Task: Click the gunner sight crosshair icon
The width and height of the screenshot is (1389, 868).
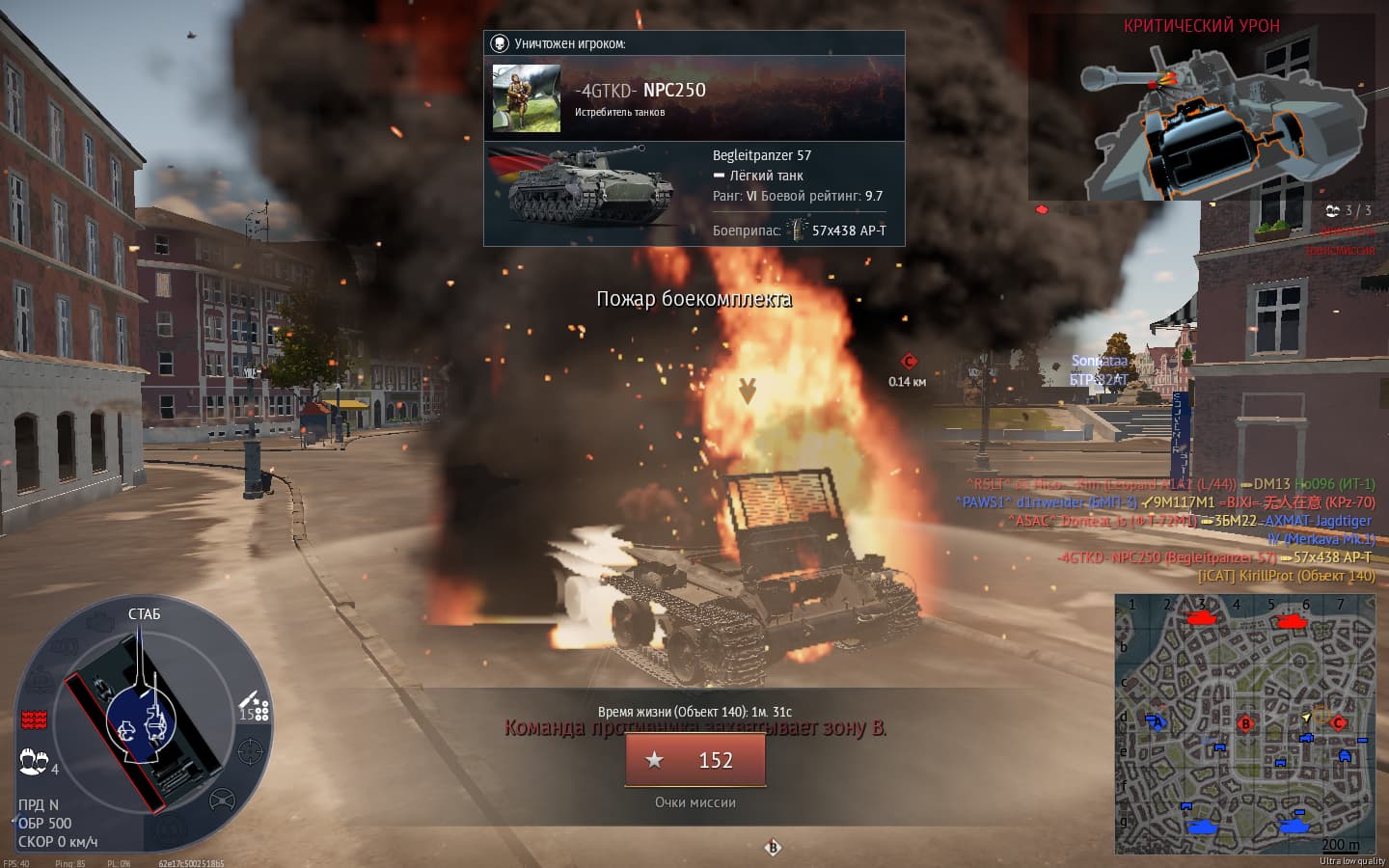Action: [251, 750]
